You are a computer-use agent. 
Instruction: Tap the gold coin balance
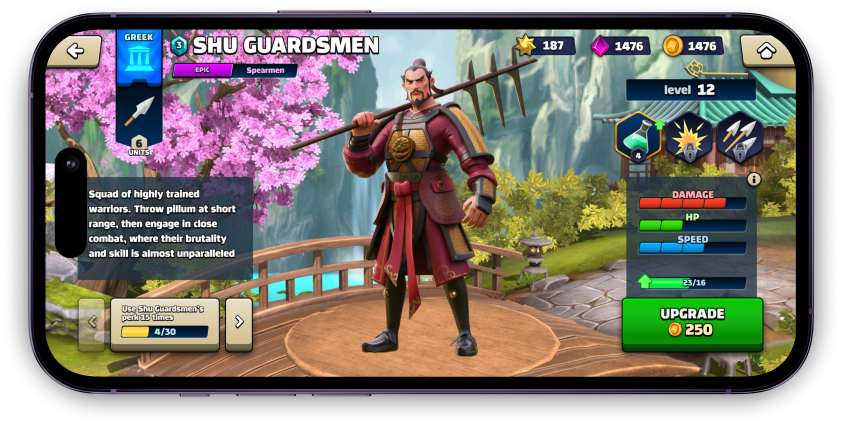692,46
